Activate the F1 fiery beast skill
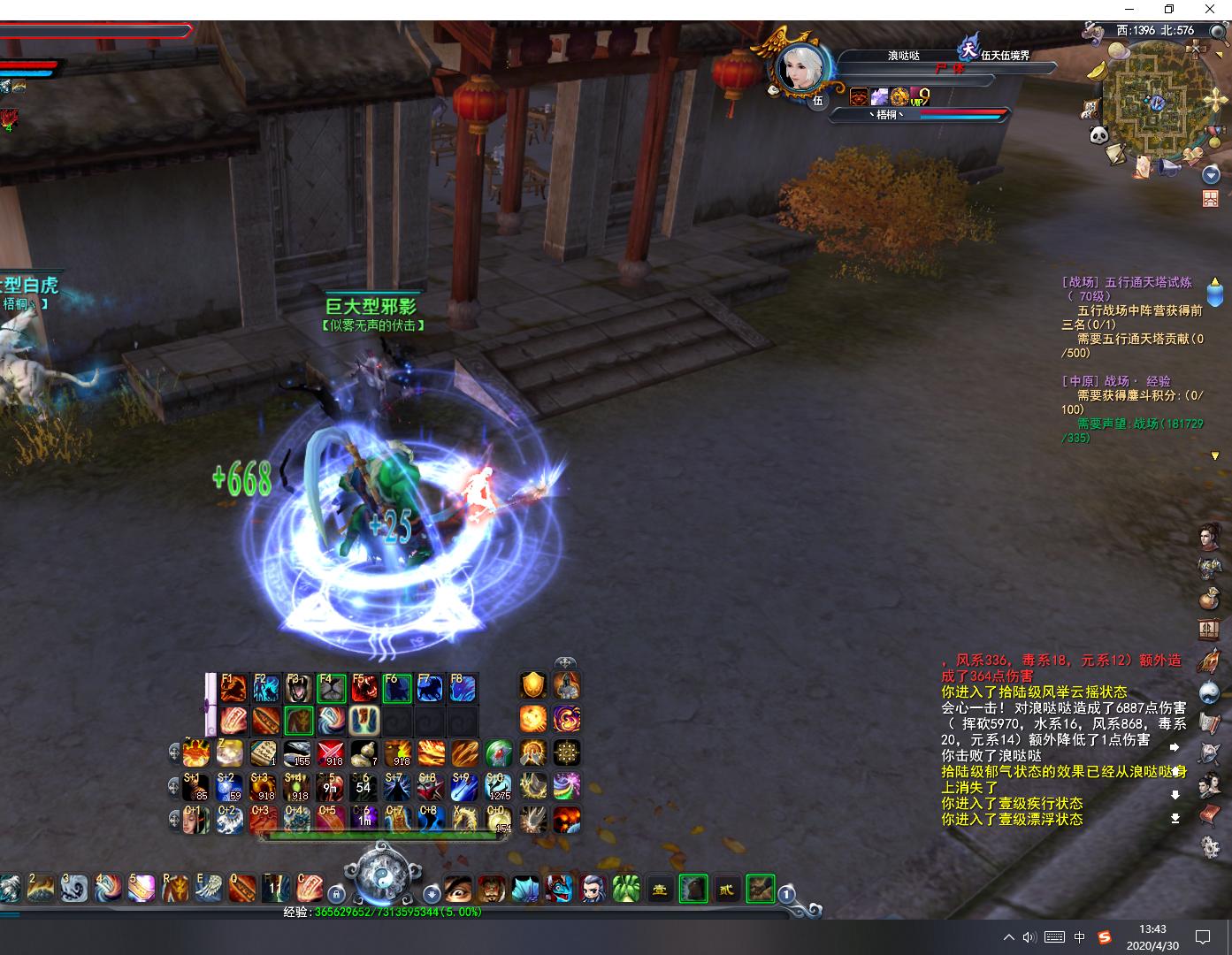Image resolution: width=1232 pixels, height=955 pixels. click(233, 688)
